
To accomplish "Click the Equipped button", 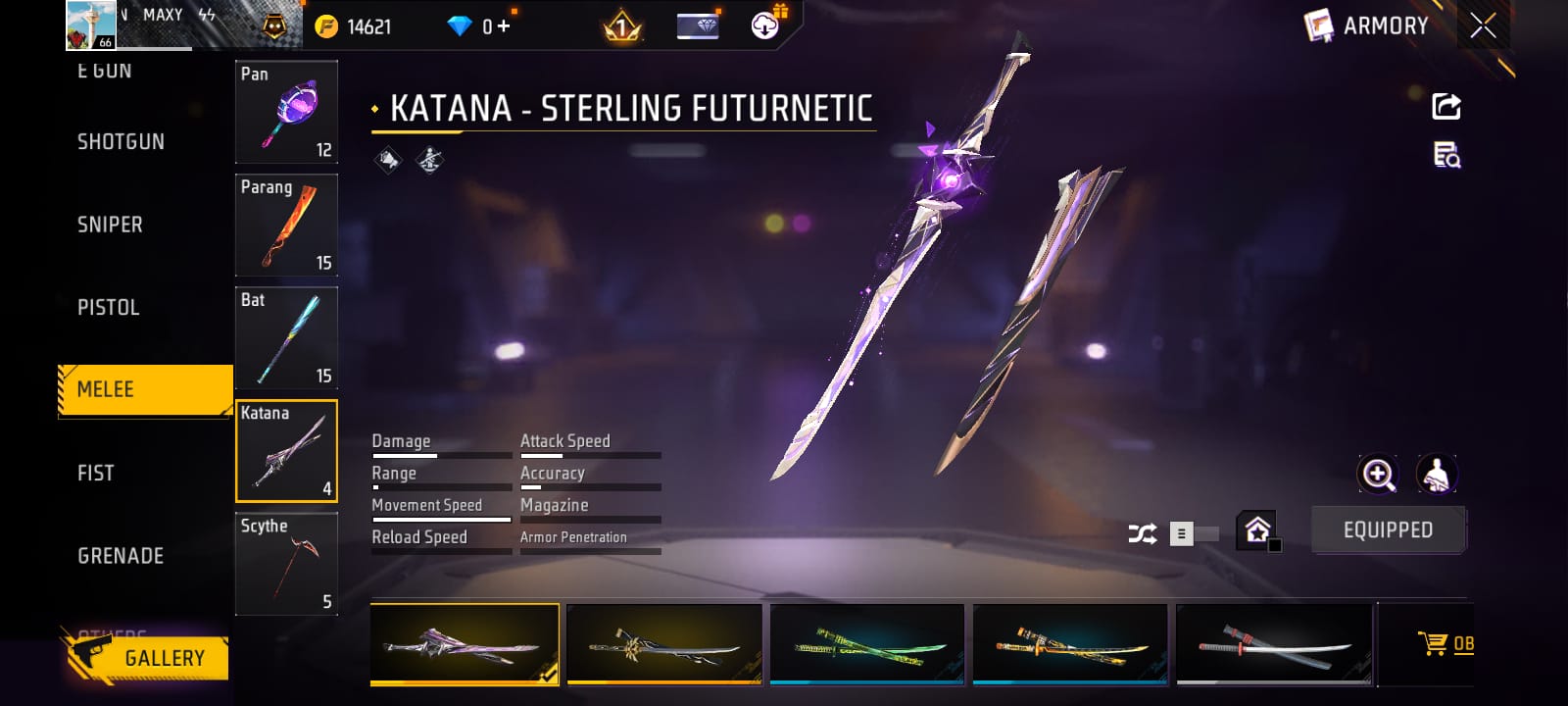I will [1388, 530].
